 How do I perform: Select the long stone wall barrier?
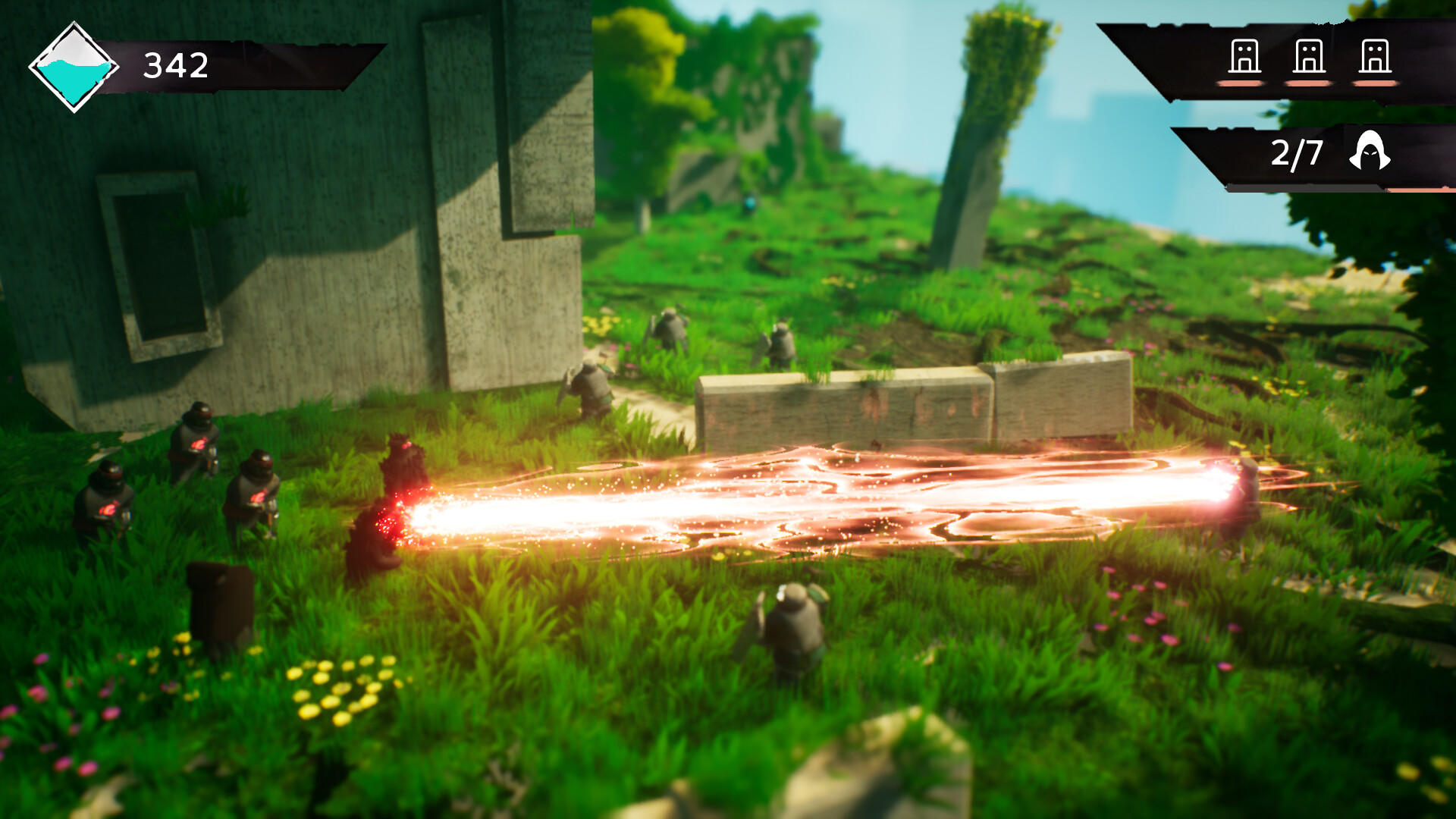(872, 402)
